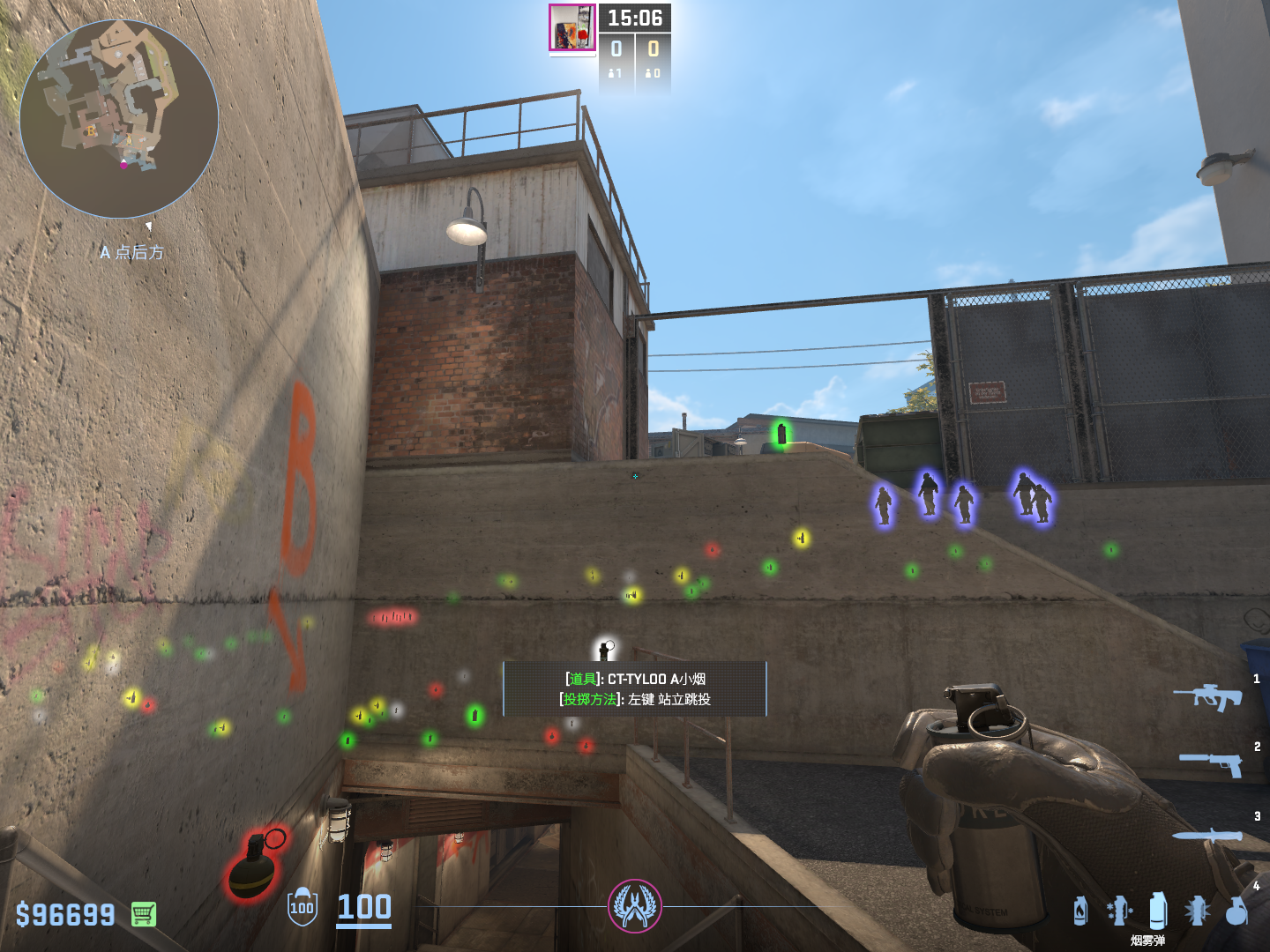Select the AUG rifle in weapon slot 1
1270x952 pixels.
[x=1207, y=696]
